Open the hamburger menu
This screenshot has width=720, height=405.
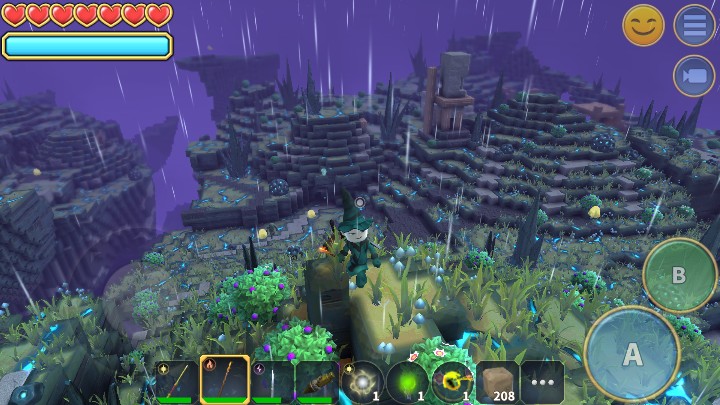click(x=693, y=25)
